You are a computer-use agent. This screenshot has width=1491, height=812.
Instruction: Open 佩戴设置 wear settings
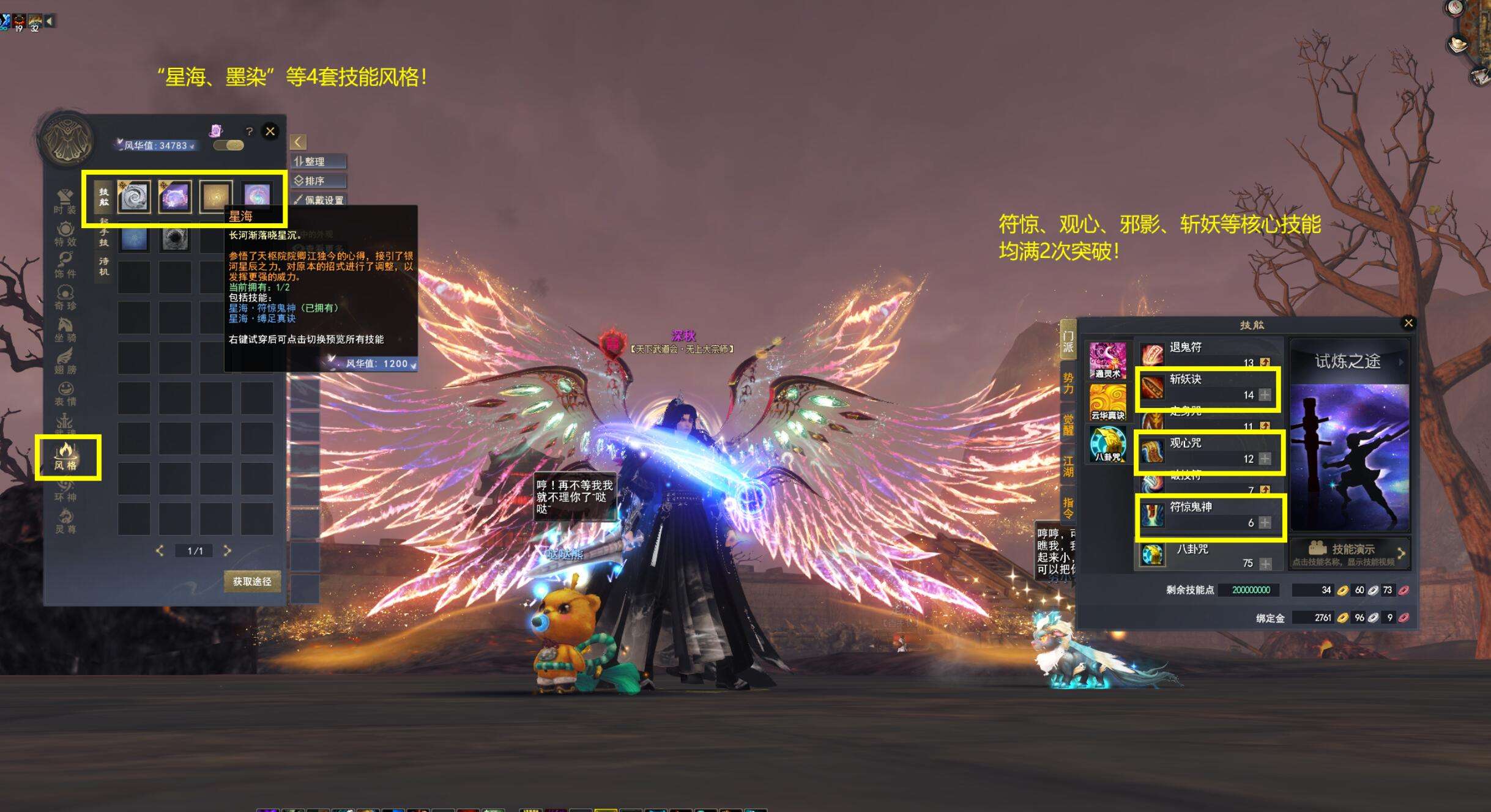tap(319, 200)
